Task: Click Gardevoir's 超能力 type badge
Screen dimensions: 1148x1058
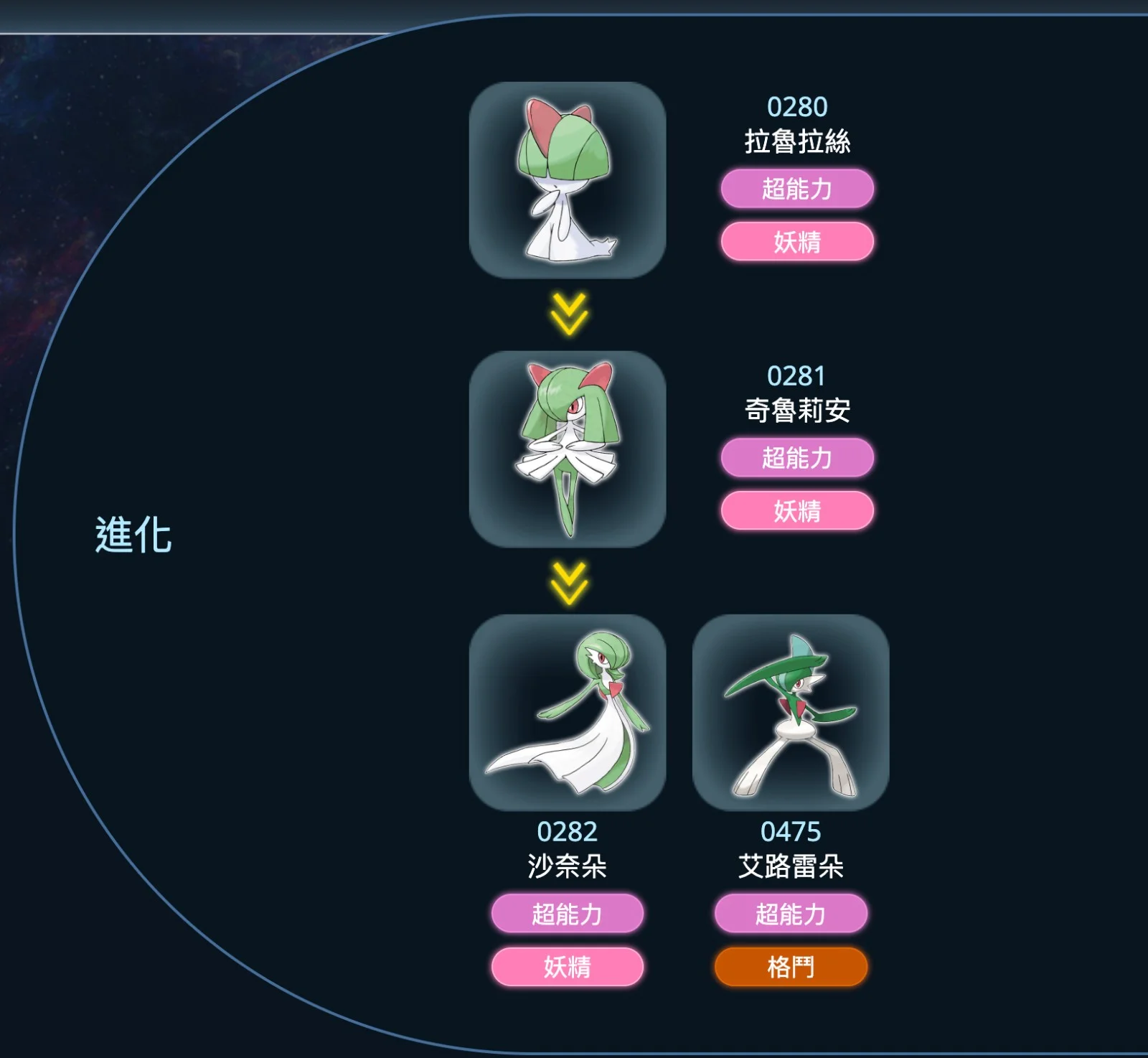Action: (568, 914)
